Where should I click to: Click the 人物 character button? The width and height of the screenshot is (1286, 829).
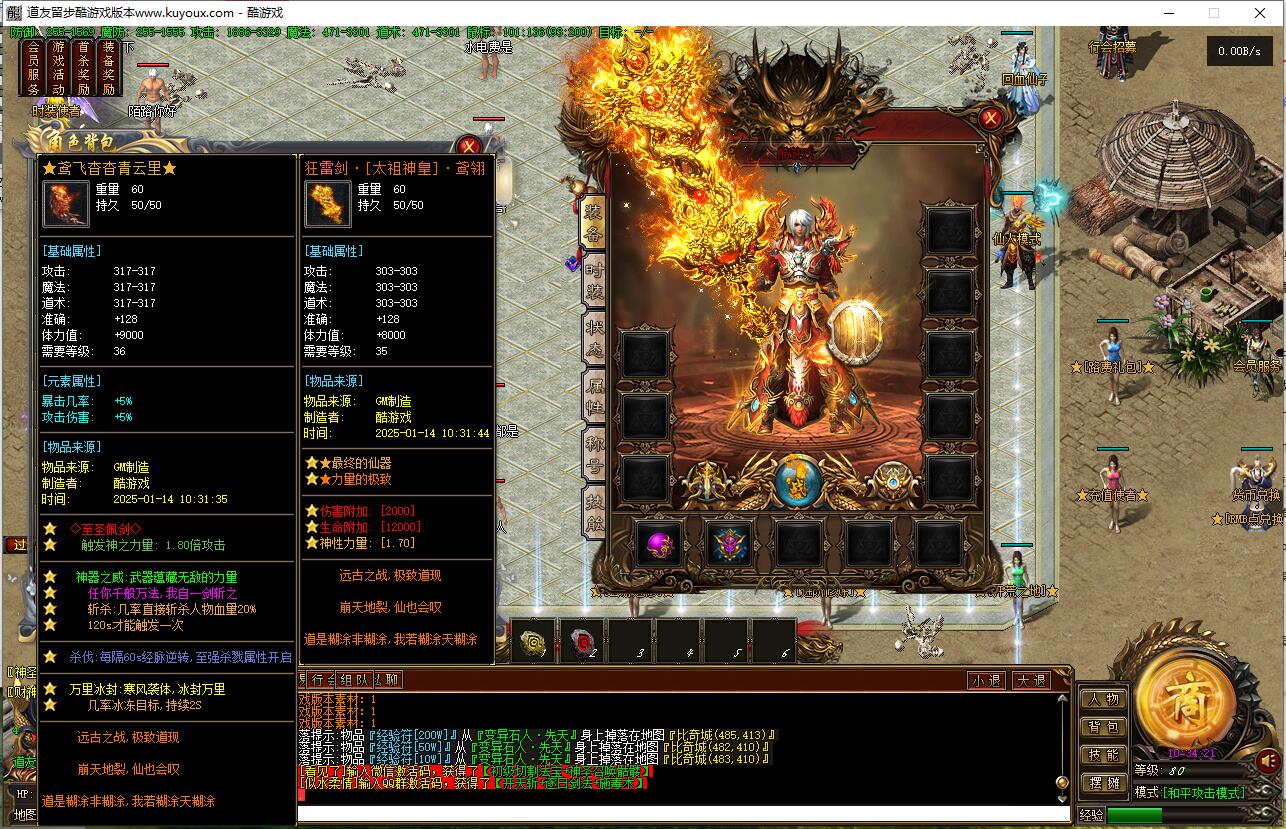tap(1104, 700)
